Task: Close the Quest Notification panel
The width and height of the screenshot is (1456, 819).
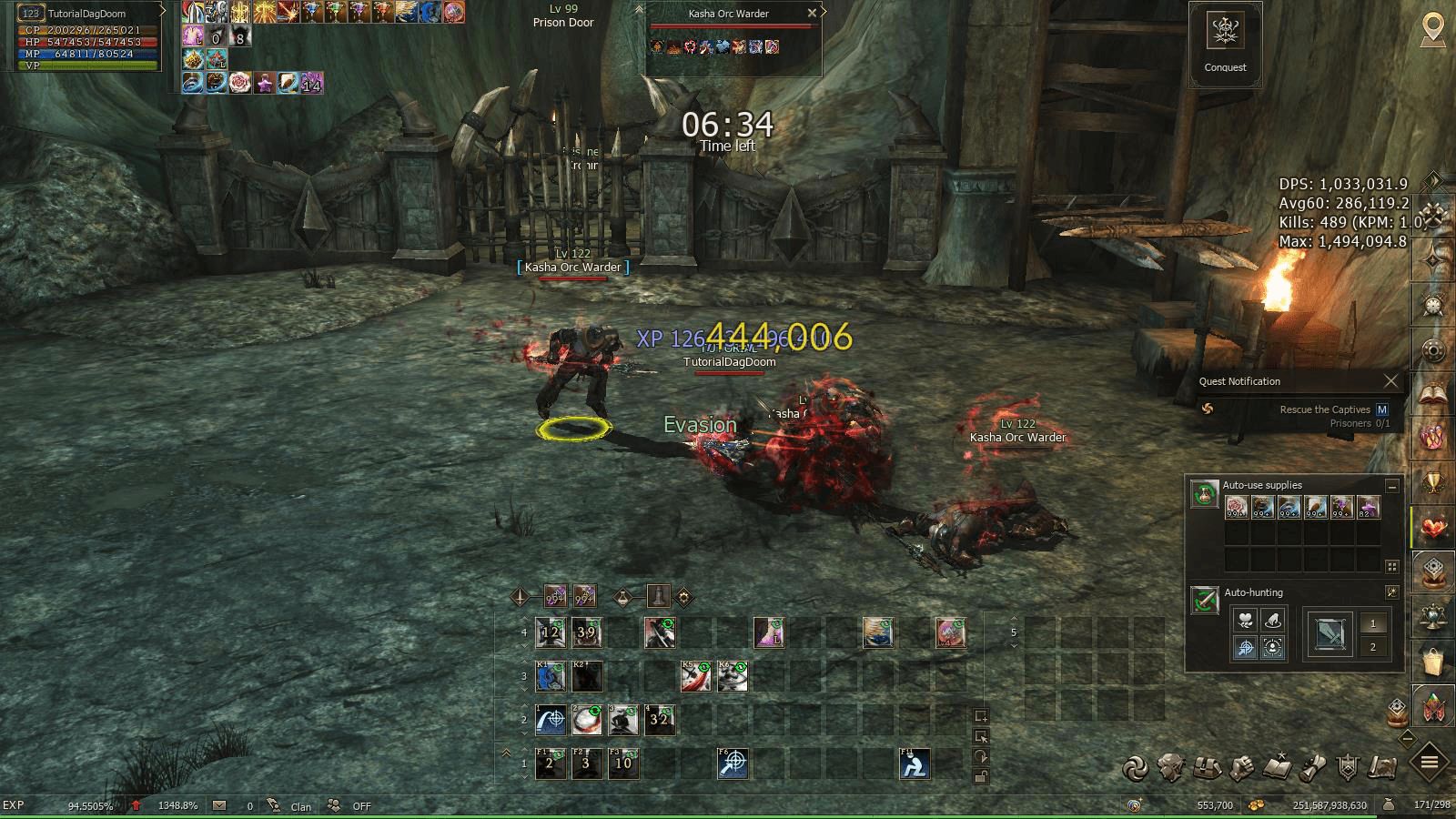Action: point(1390,381)
